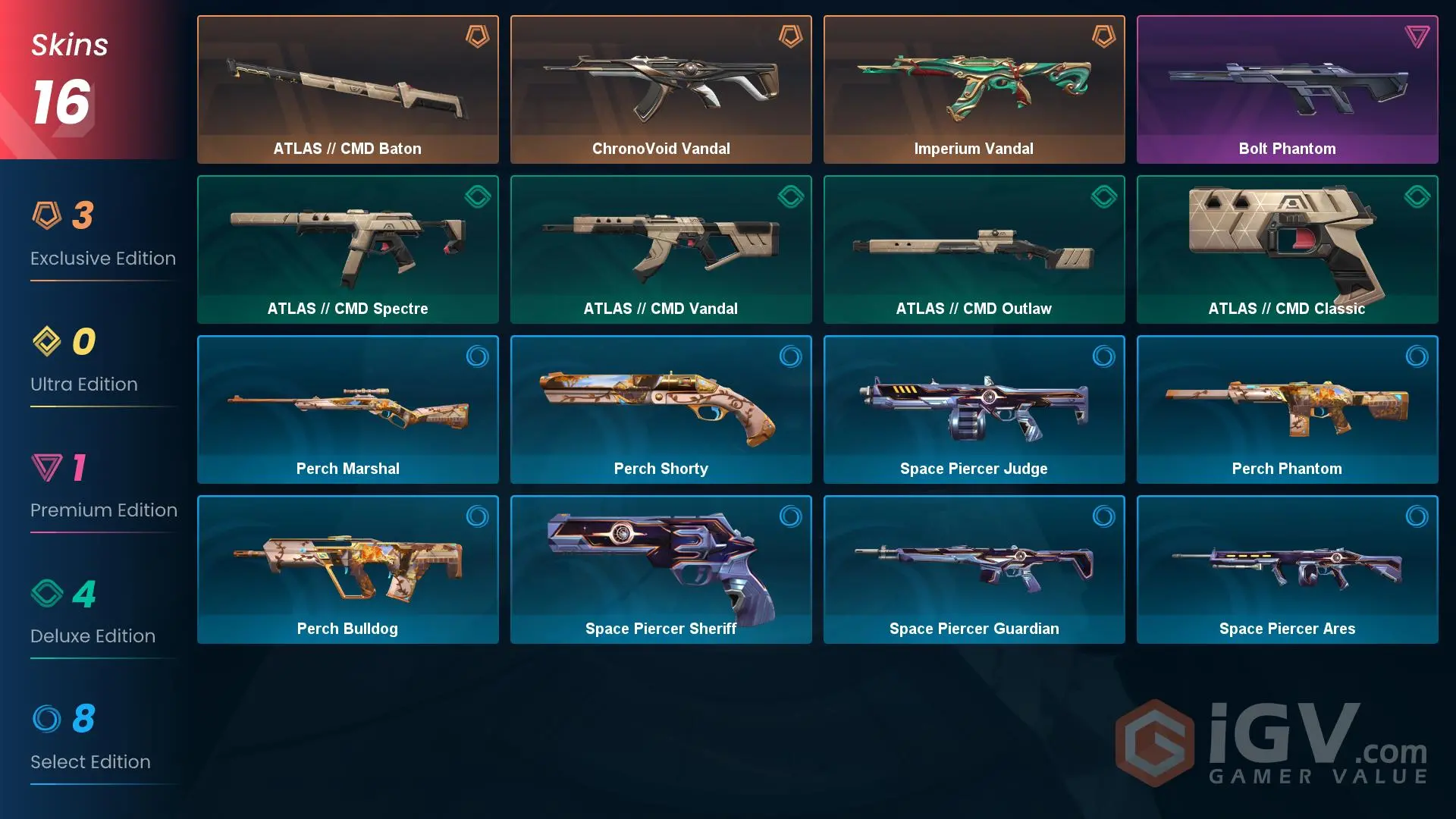This screenshot has width=1456, height=819.
Task: Select the Ultra Edition icon in the sidebar
Action: tap(48, 342)
